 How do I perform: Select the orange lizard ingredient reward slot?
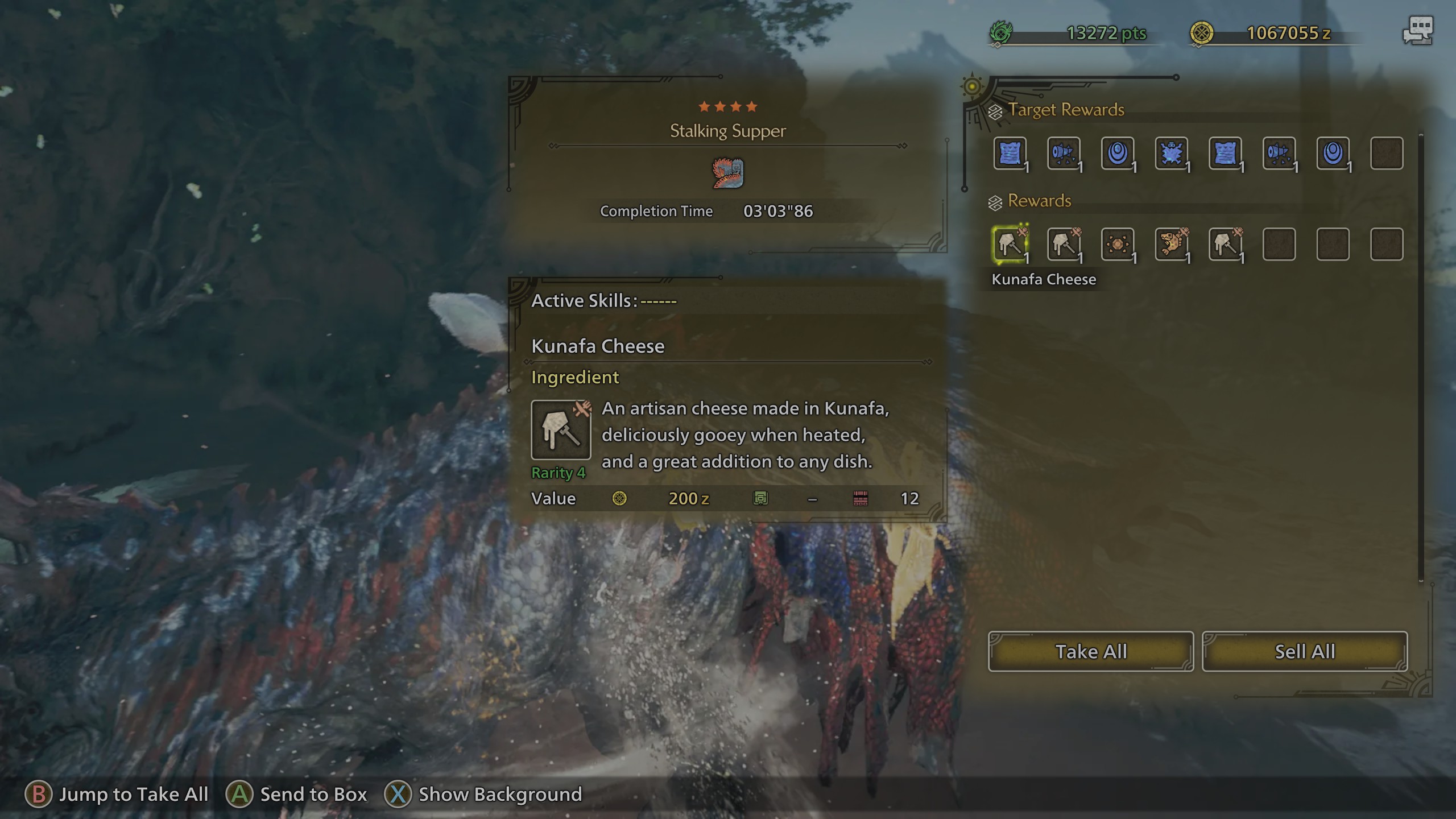pyautogui.click(x=1171, y=245)
